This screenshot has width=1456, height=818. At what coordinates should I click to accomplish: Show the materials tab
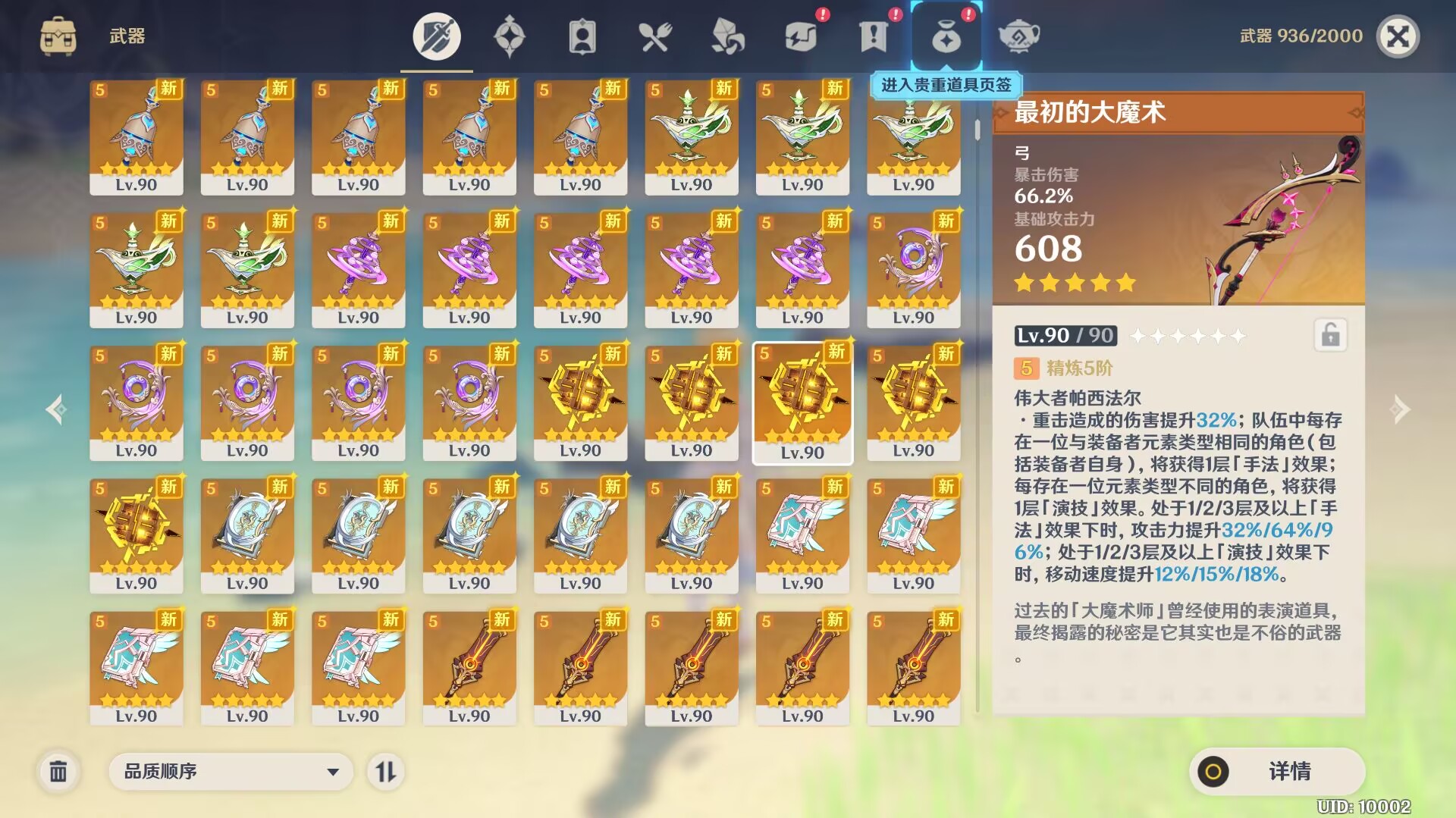[727, 36]
